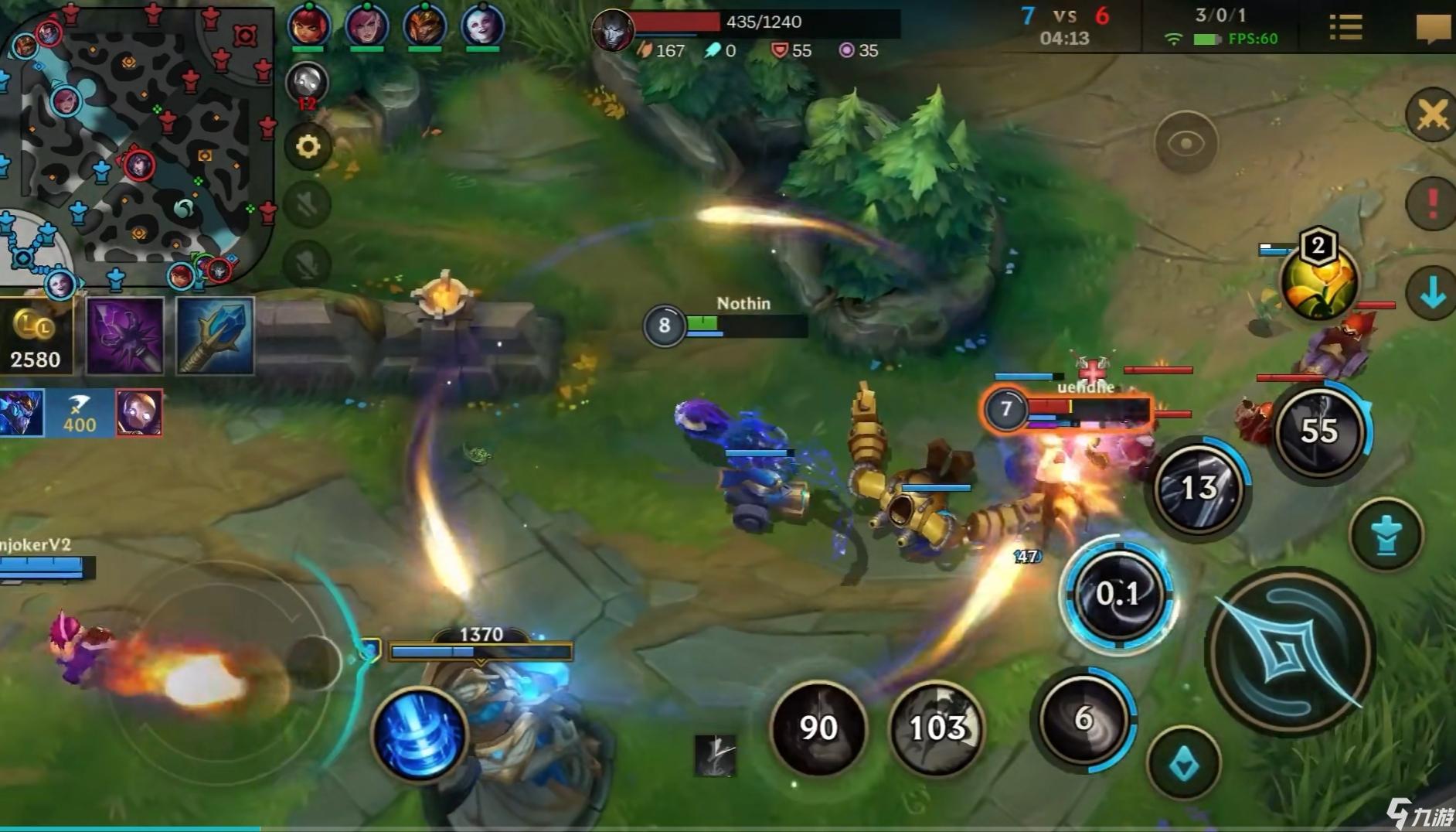Select the tower-target attack button
This screenshot has width=1456, height=832.
pyautogui.click(x=1386, y=534)
